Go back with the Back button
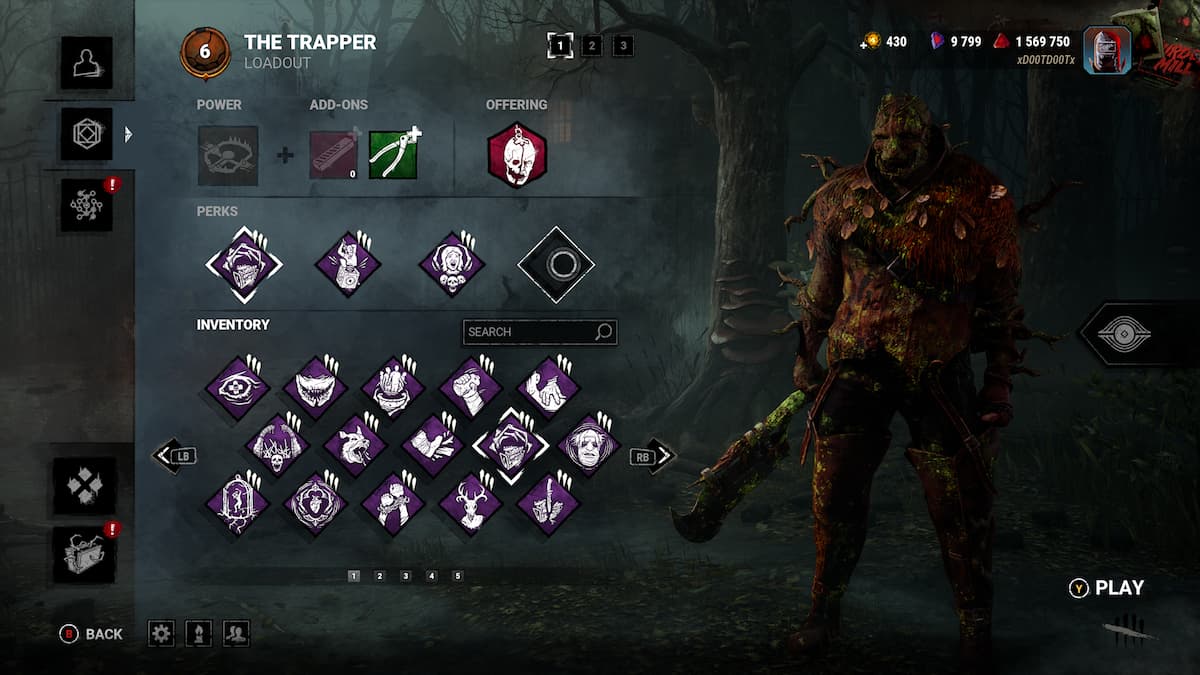The image size is (1200, 675). click(x=92, y=633)
